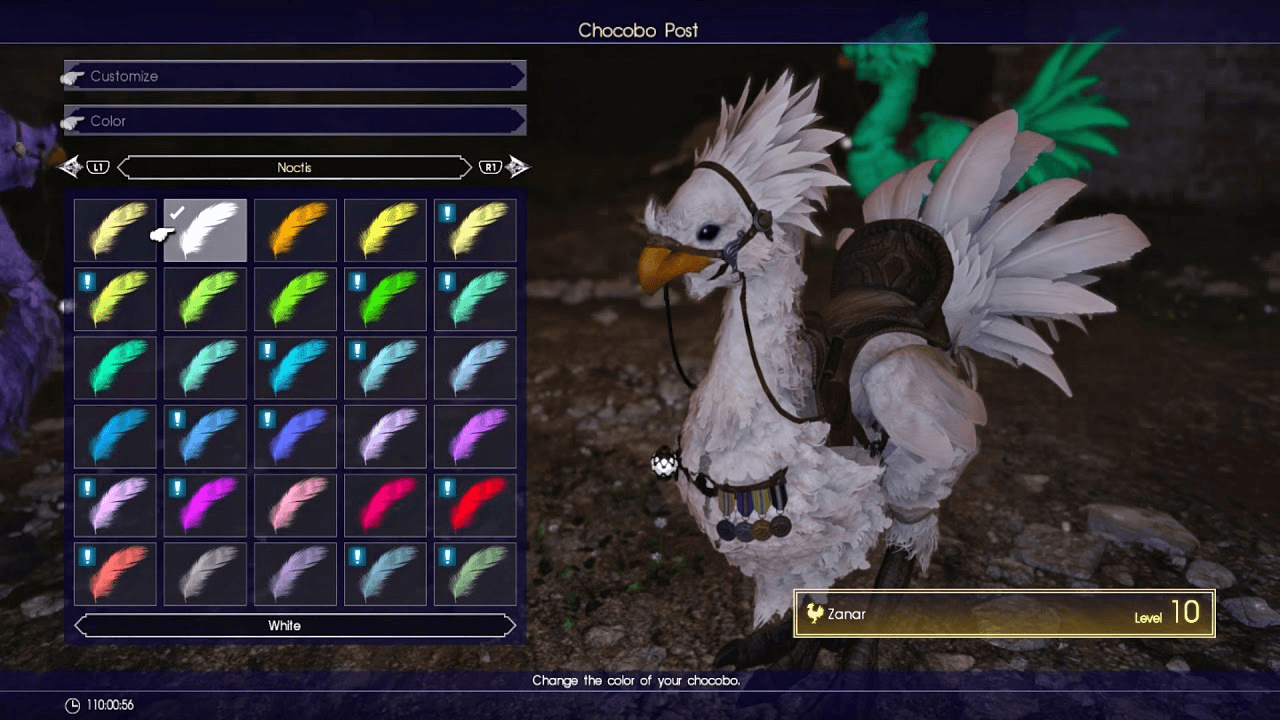
Task: Select the indigo feather color
Action: tap(295, 436)
